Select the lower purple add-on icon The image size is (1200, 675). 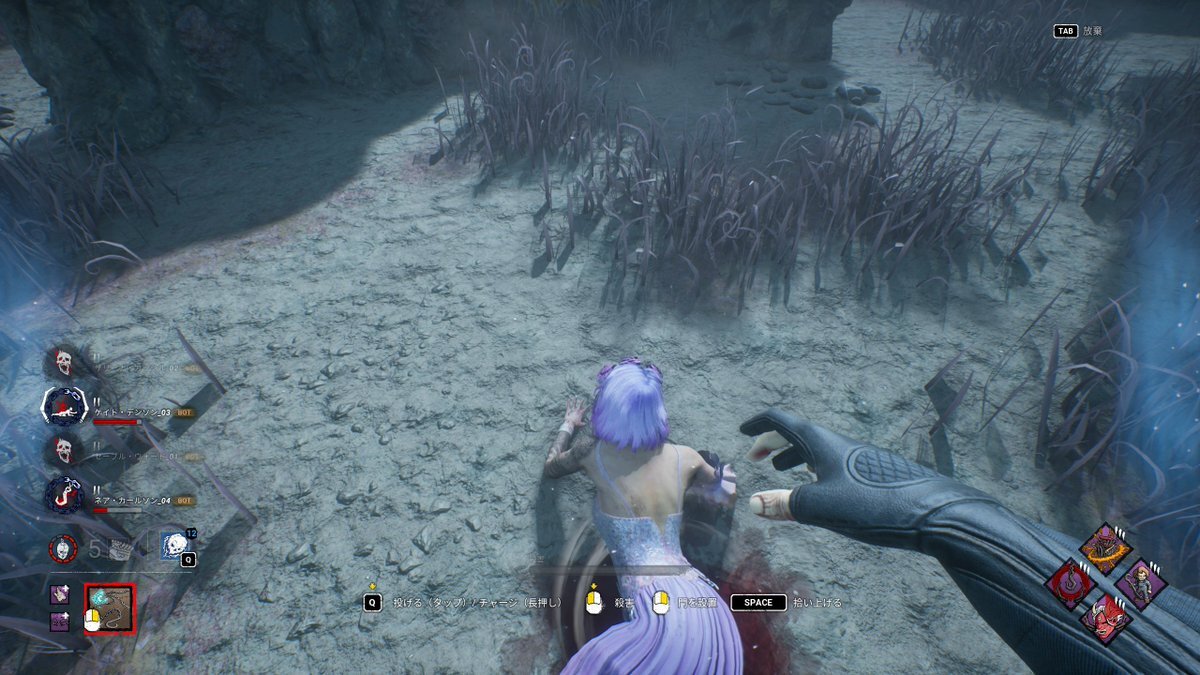point(60,621)
